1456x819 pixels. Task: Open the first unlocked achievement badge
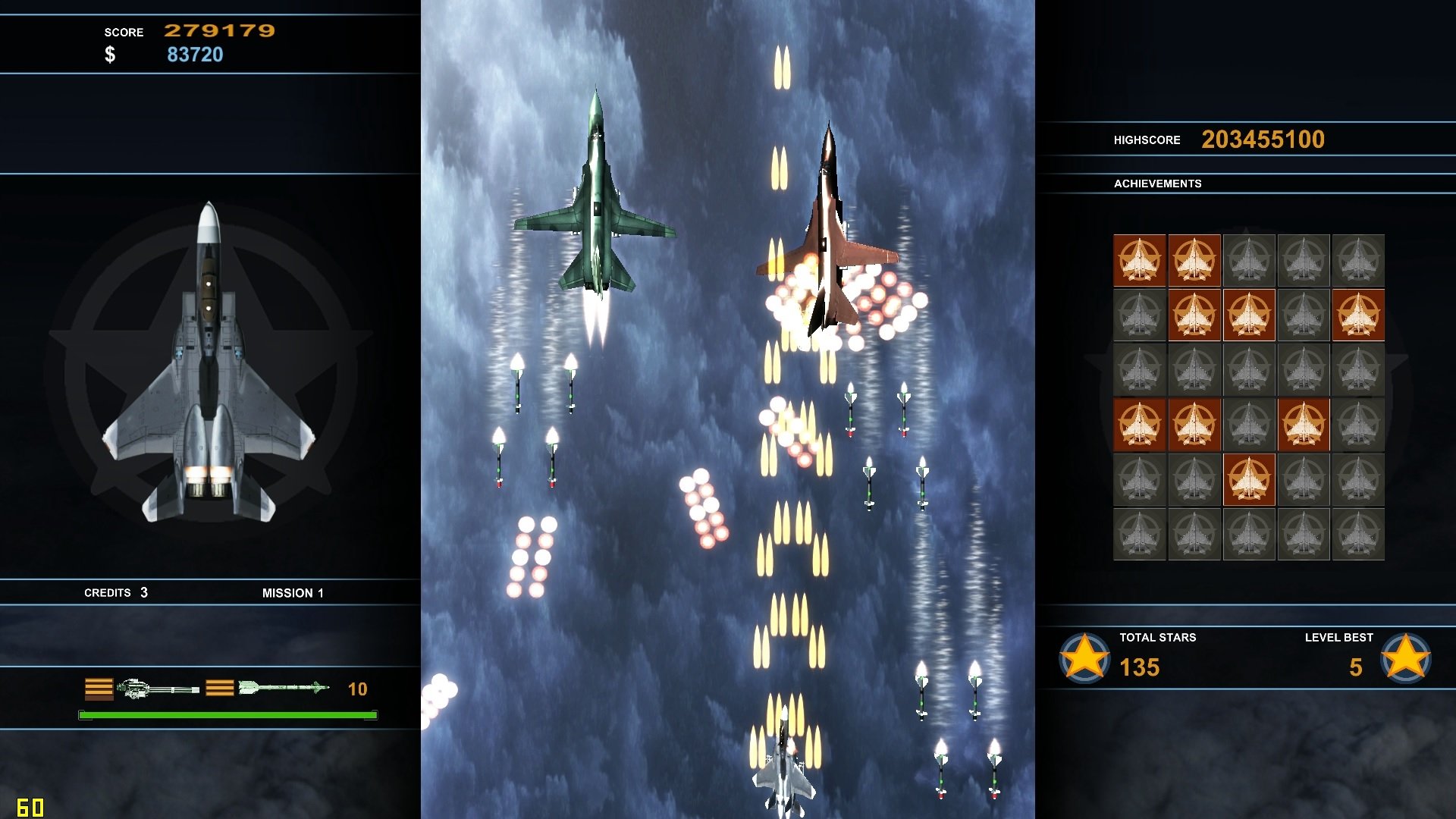click(1140, 260)
